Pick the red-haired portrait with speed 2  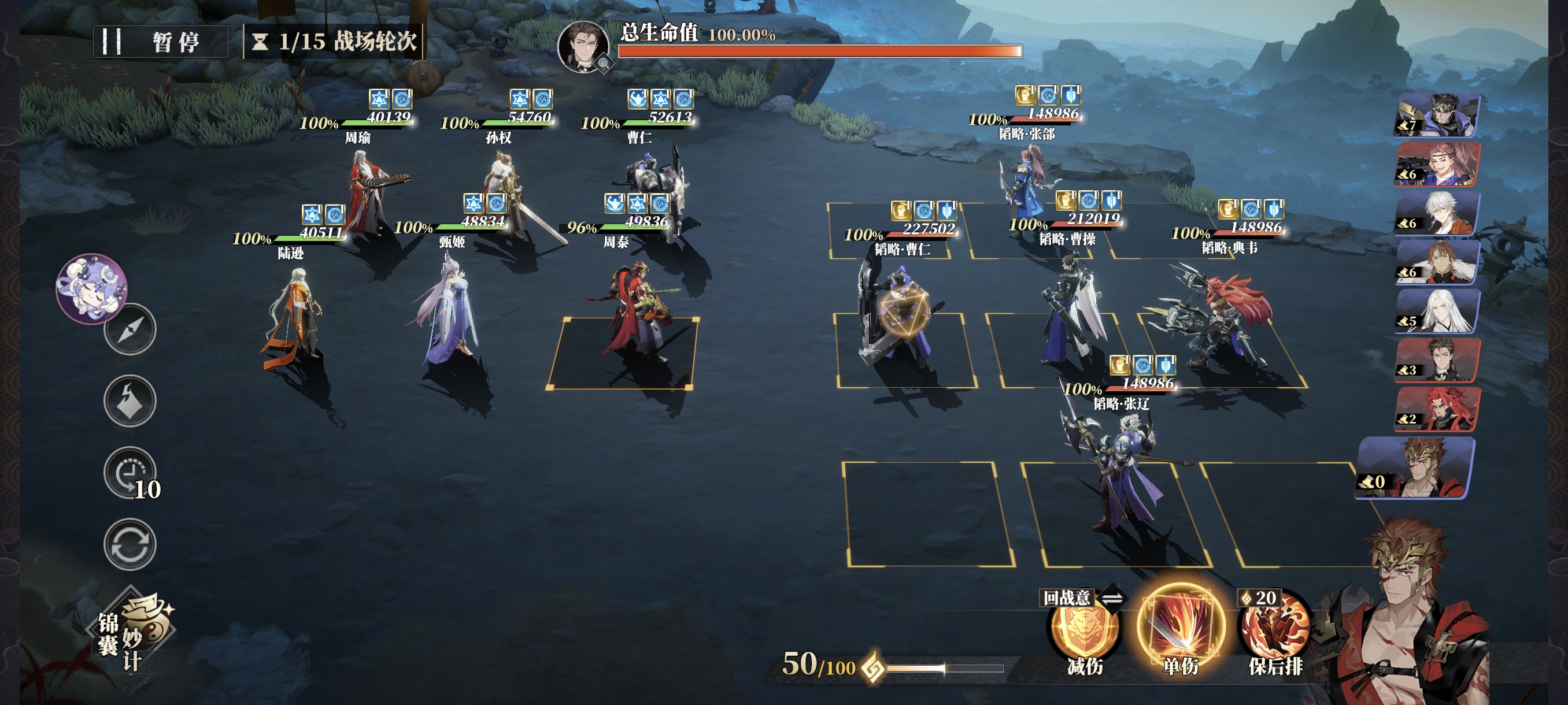(1437, 409)
